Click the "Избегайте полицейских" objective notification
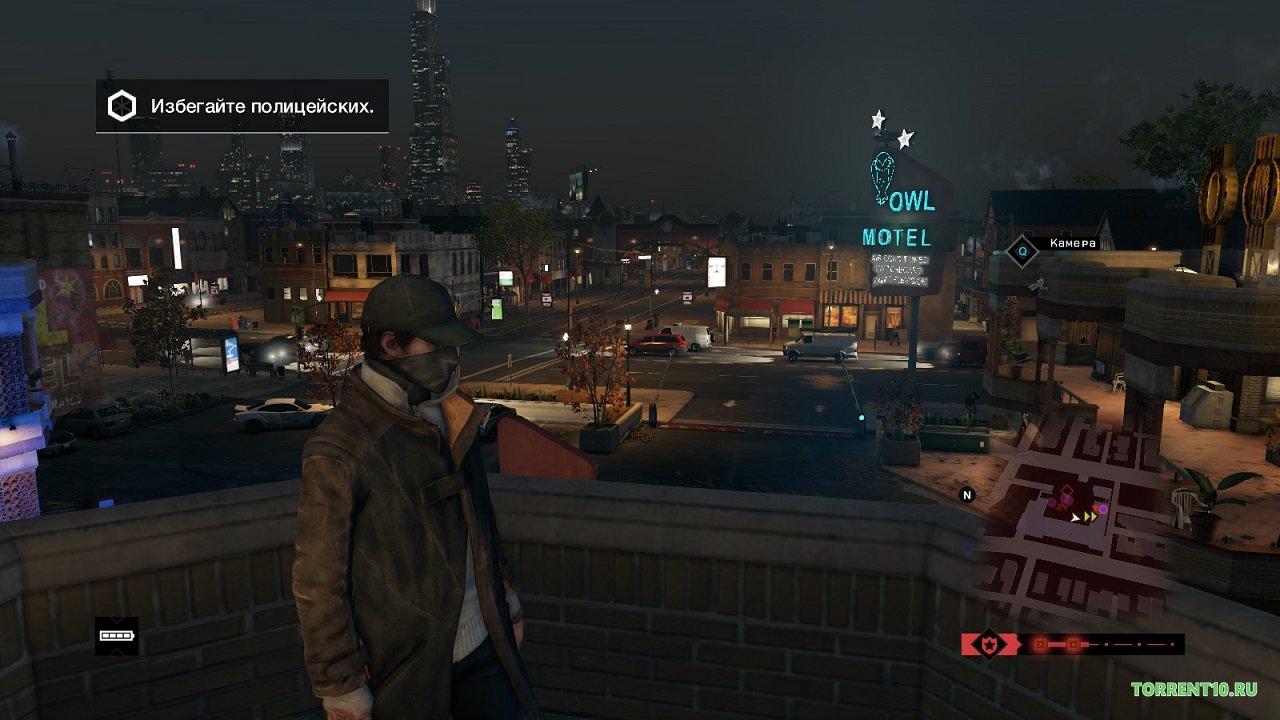 (x=242, y=106)
